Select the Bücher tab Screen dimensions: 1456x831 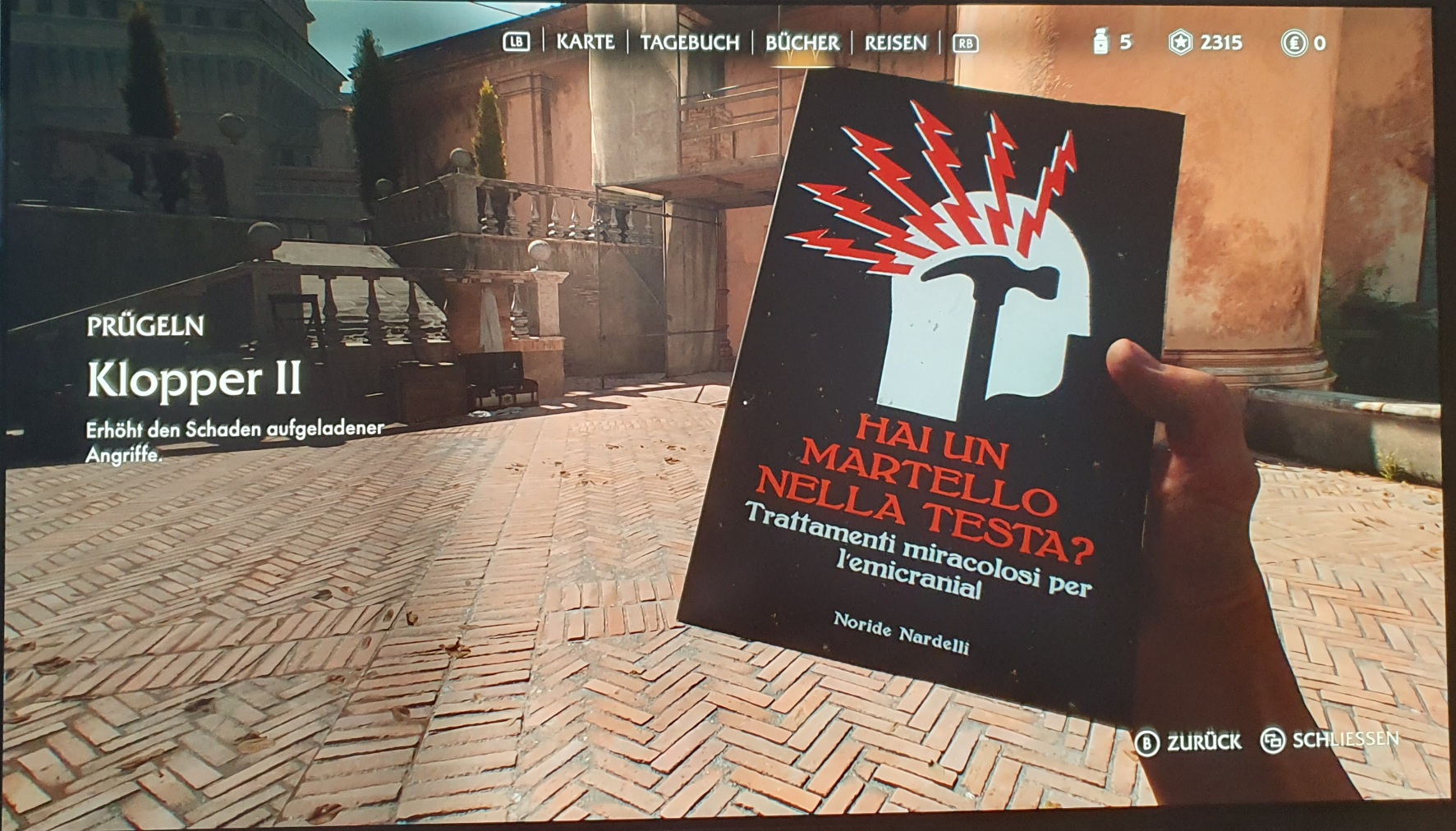point(802,43)
